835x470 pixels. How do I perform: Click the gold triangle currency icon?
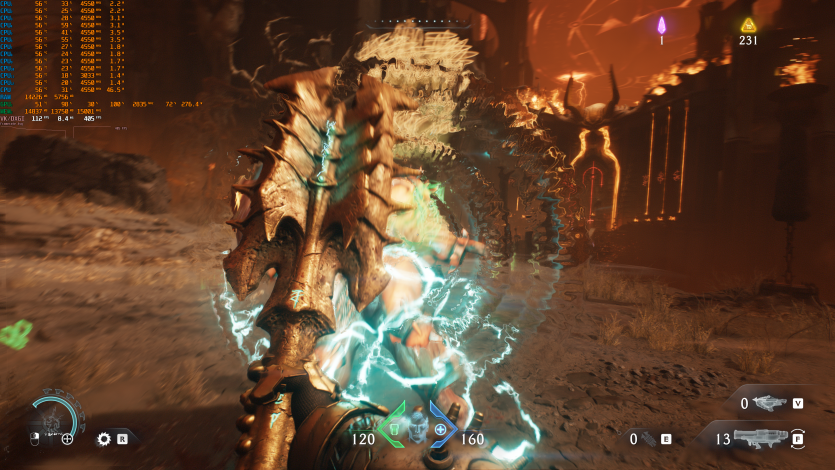point(748,25)
